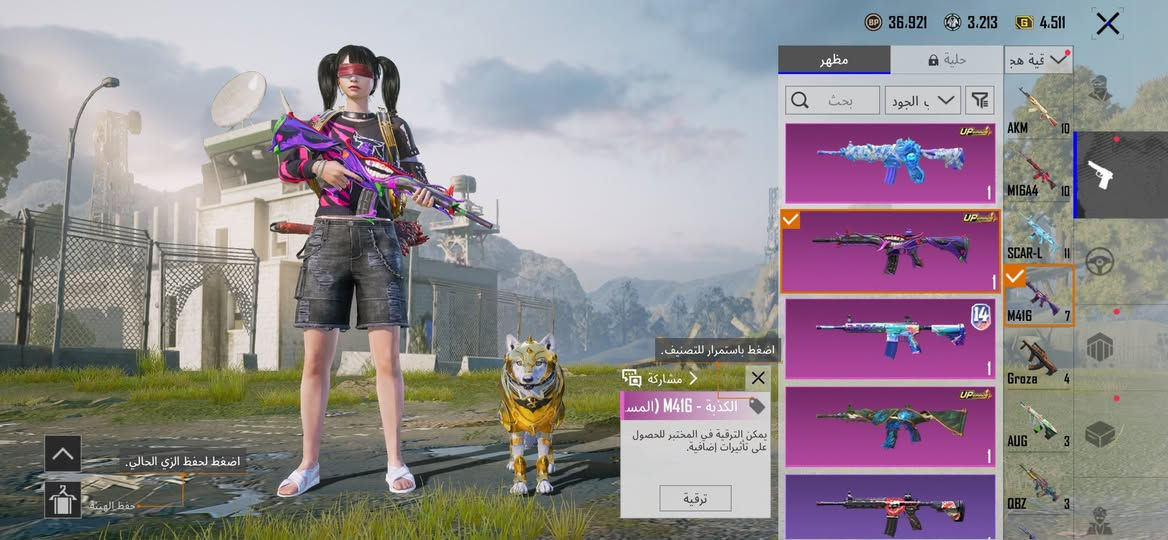Select the M16A4 weapon category
The width and height of the screenshot is (1168, 540).
click(x=1038, y=171)
